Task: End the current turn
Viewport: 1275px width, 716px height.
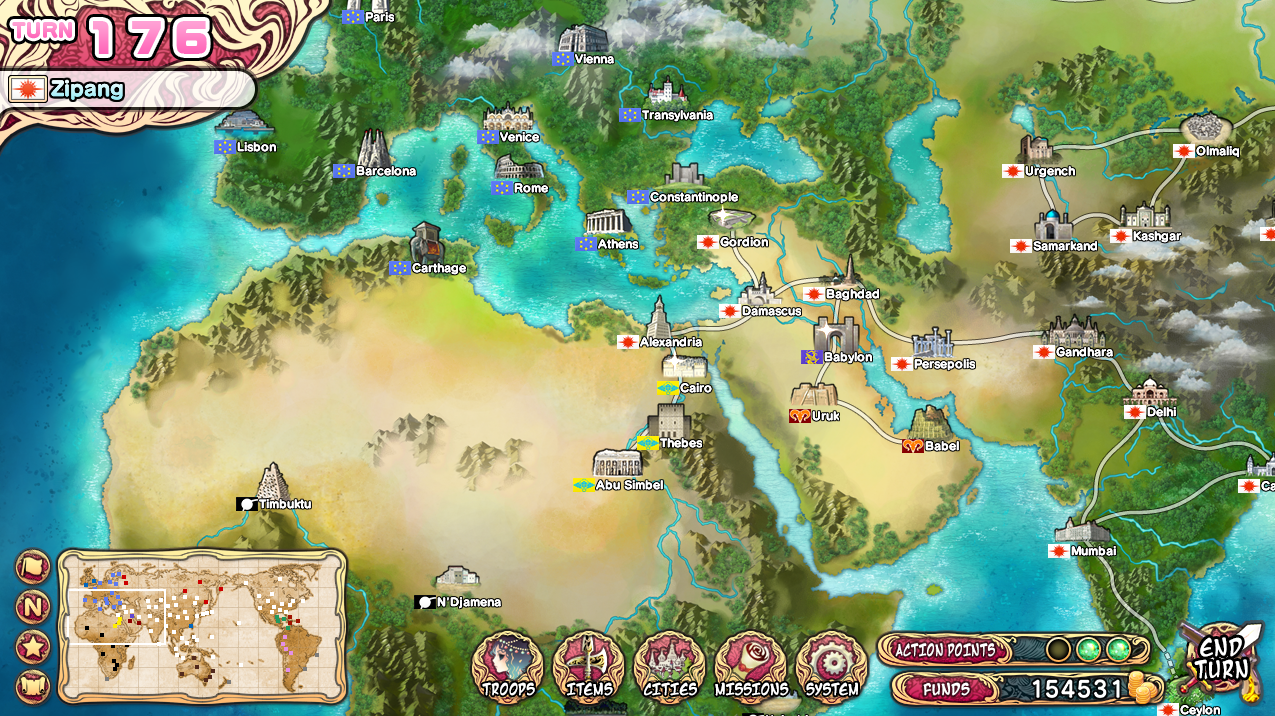Action: (1222, 660)
